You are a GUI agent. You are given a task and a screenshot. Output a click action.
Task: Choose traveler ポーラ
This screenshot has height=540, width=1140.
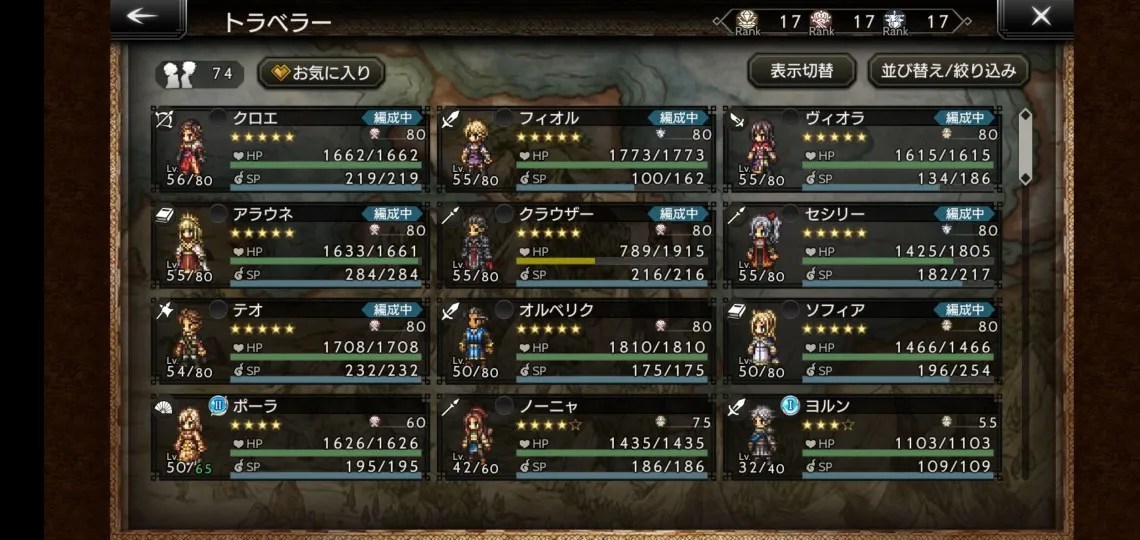tap(290, 436)
